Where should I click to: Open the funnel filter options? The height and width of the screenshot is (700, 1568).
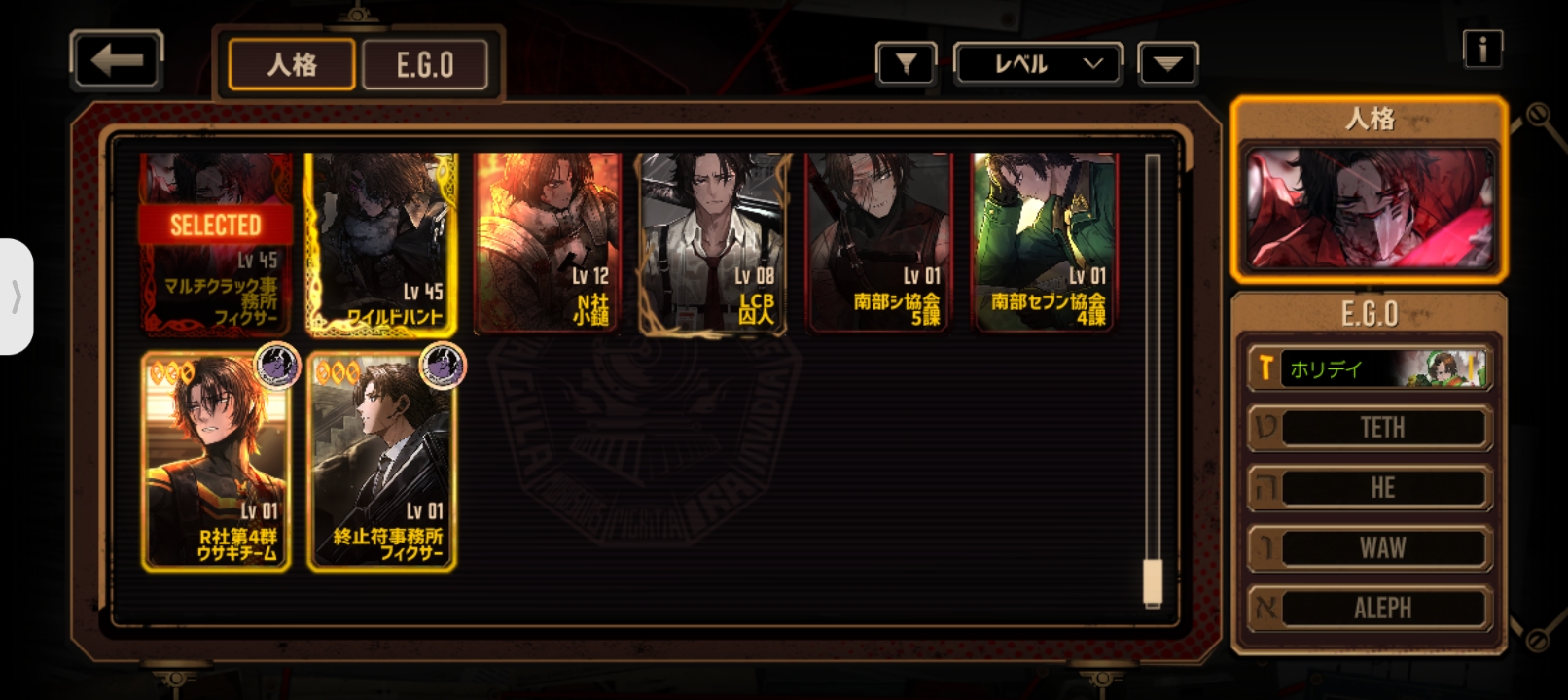(x=906, y=64)
